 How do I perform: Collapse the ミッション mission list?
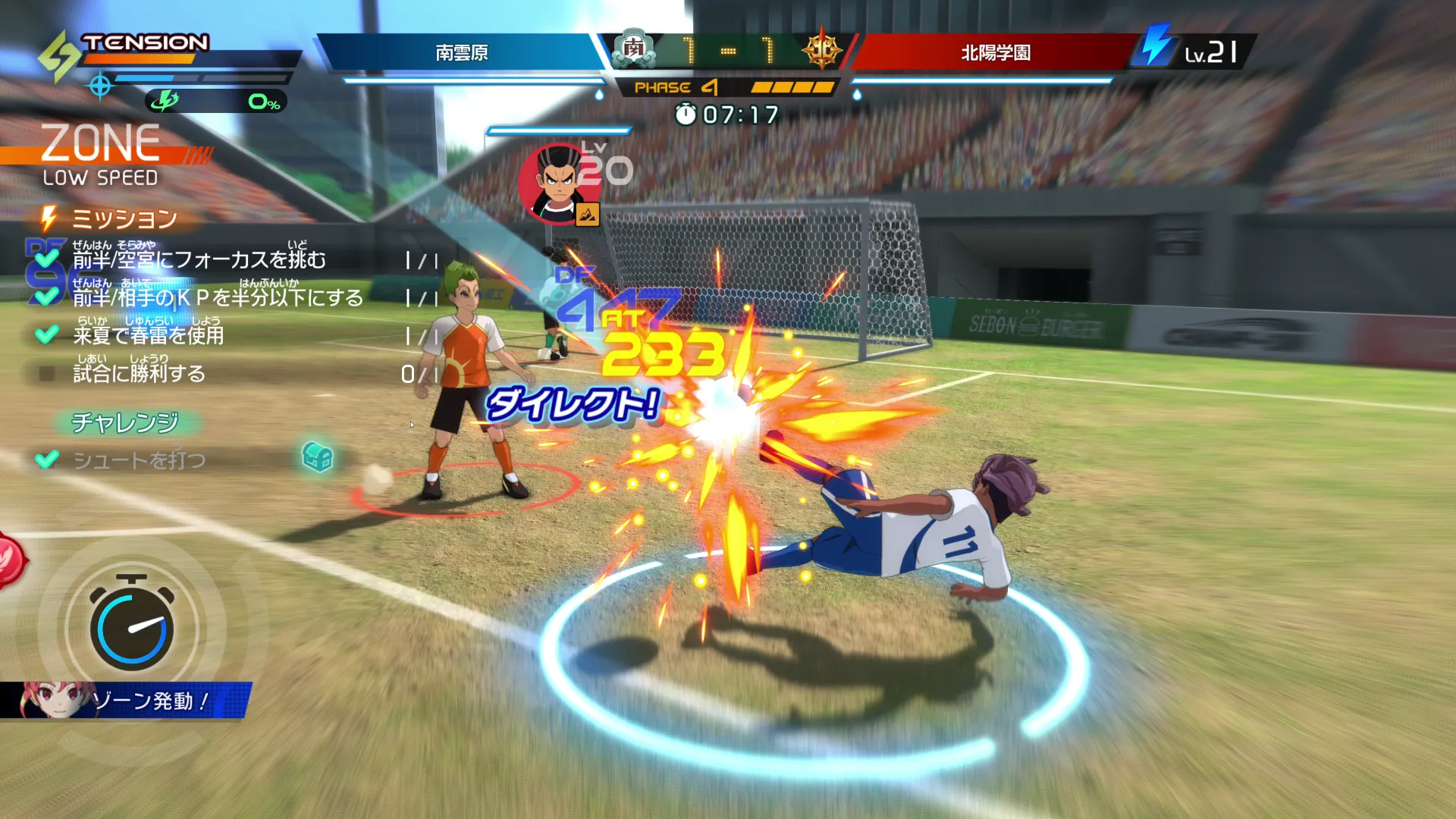coord(125,218)
